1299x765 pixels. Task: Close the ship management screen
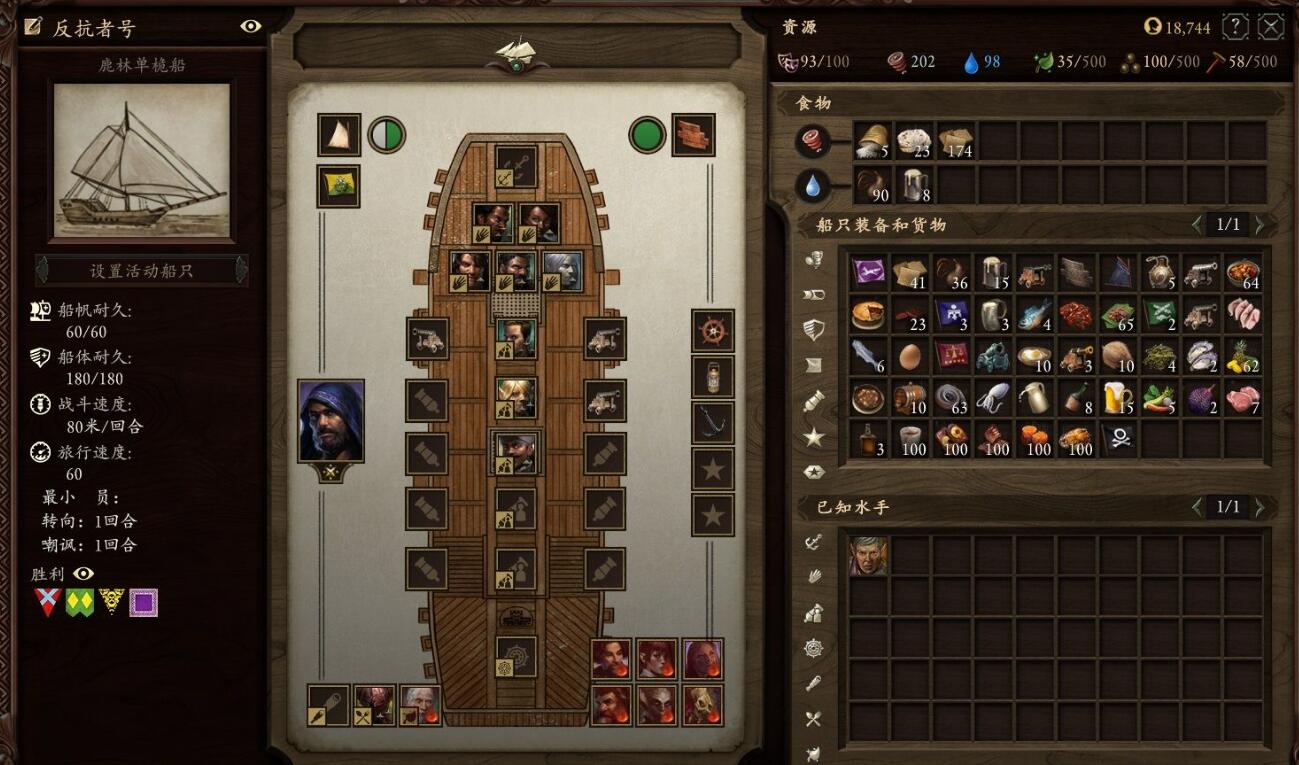pyautogui.click(x=1270, y=27)
